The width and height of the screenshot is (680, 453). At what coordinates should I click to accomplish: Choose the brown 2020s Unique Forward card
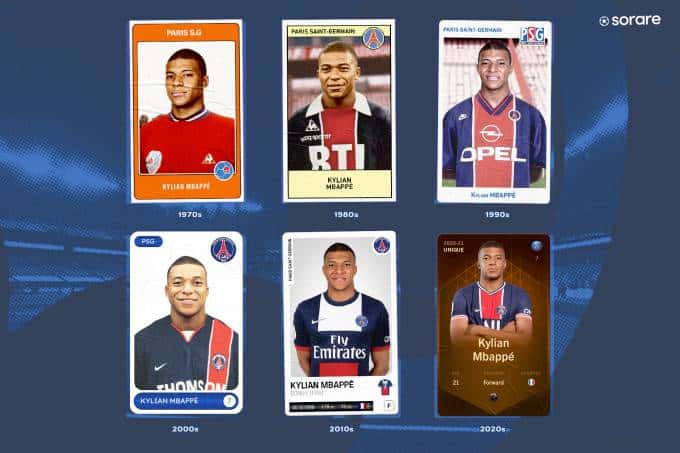pyautogui.click(x=493, y=324)
